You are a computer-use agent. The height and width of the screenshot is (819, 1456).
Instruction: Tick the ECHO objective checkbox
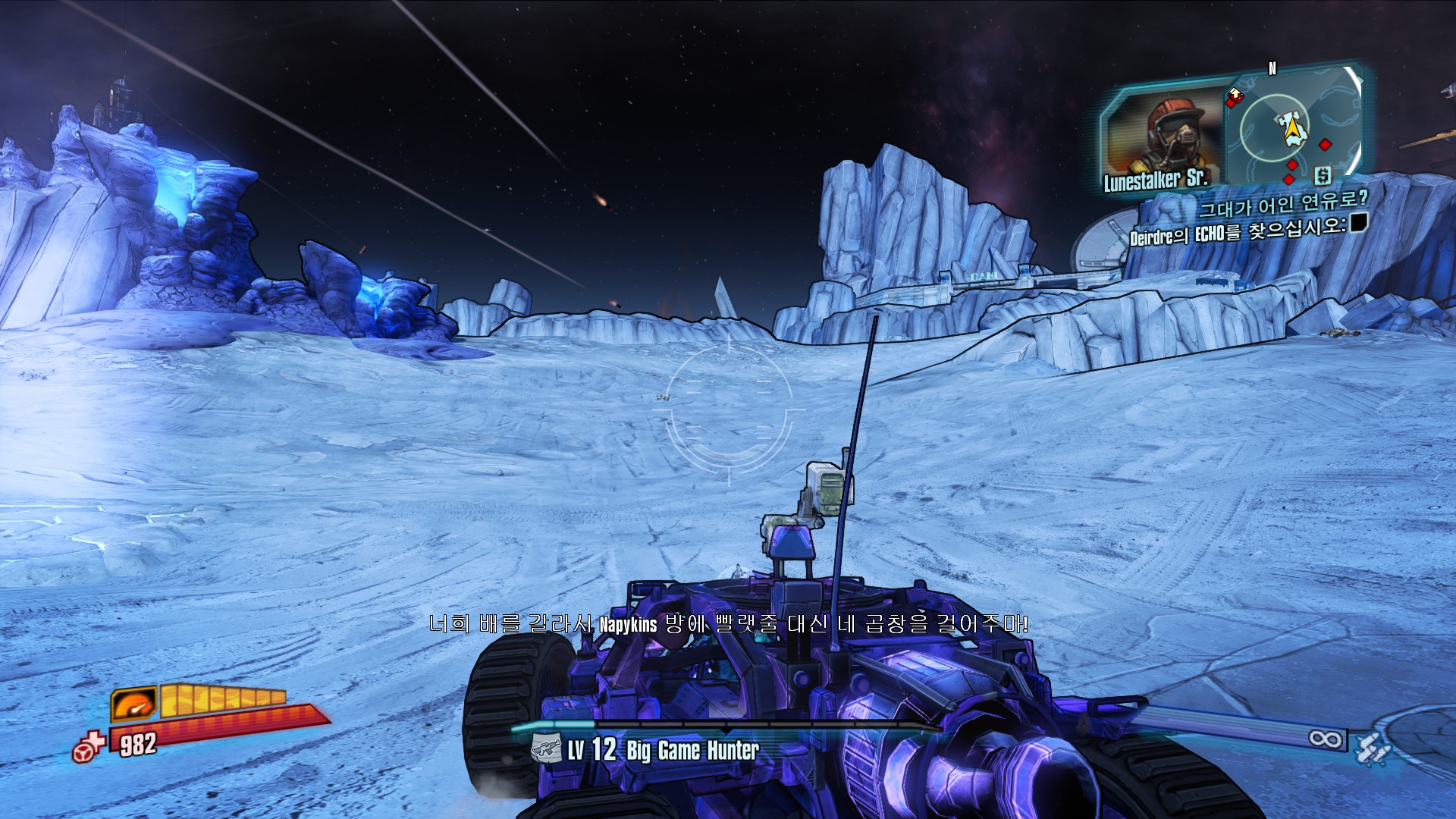coord(1358,221)
